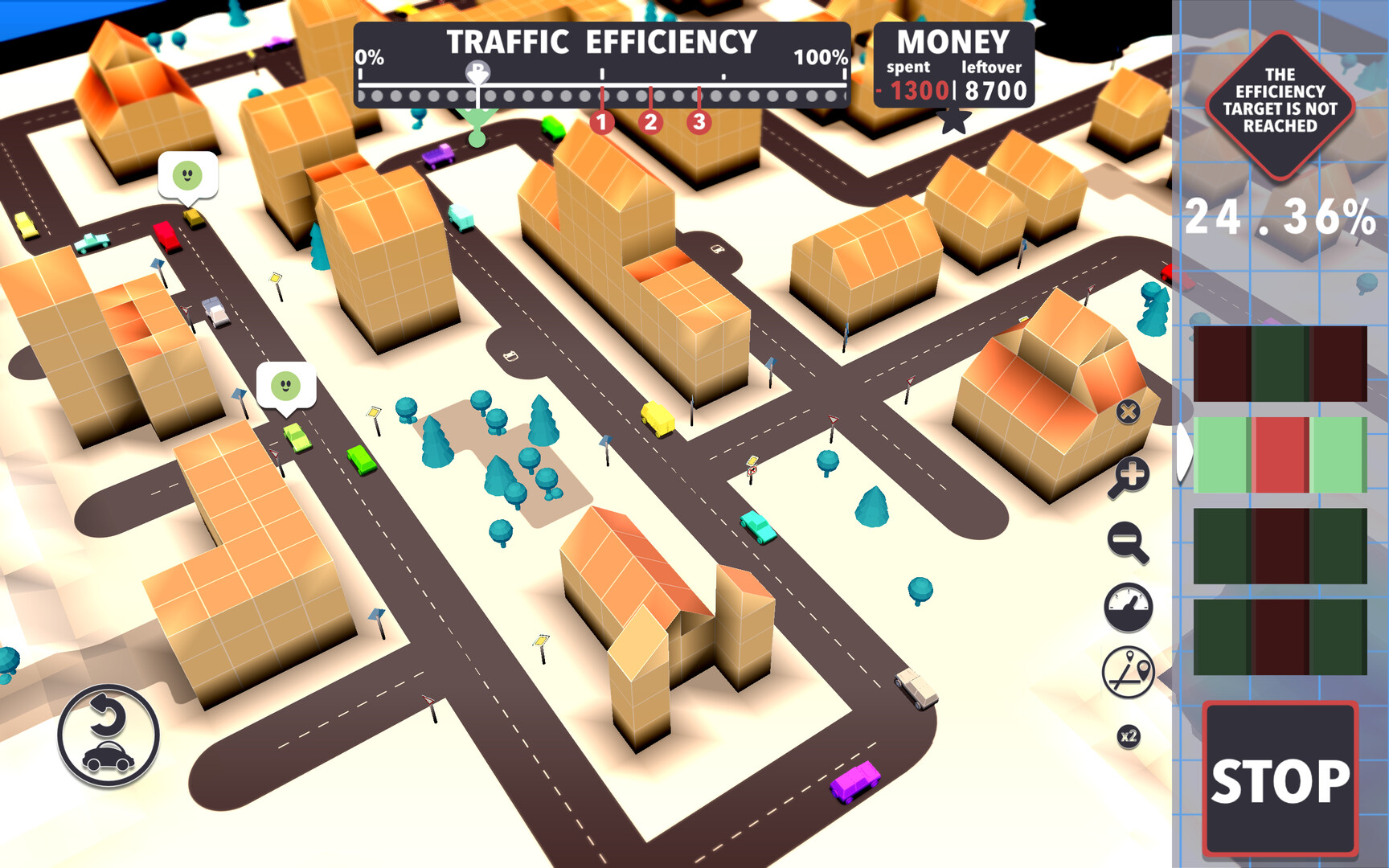Image resolution: width=1389 pixels, height=868 pixels.
Task: Select the Traffic Efficiency header panel
Action: [601, 40]
